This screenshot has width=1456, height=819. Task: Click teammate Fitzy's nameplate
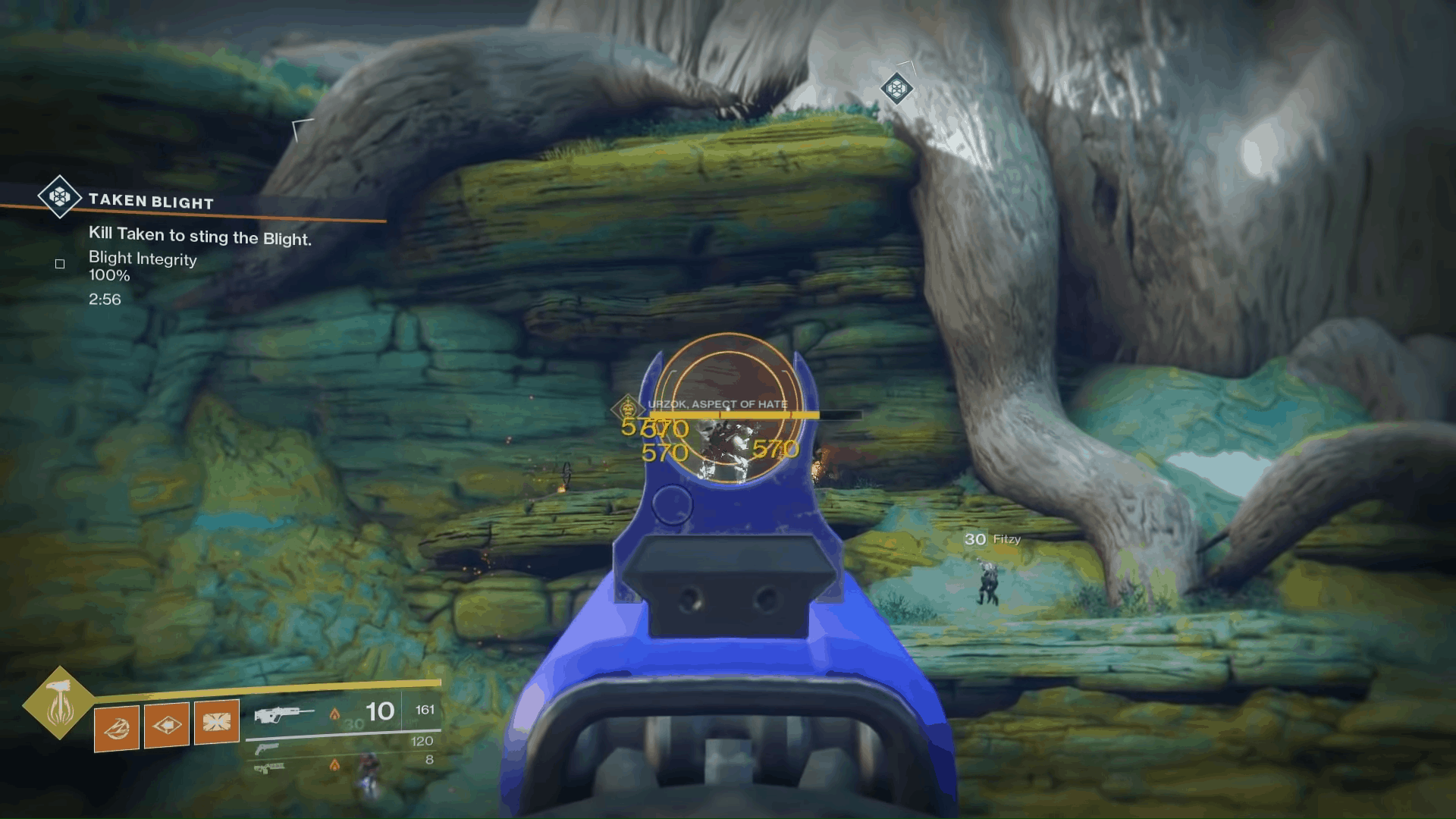tap(994, 539)
